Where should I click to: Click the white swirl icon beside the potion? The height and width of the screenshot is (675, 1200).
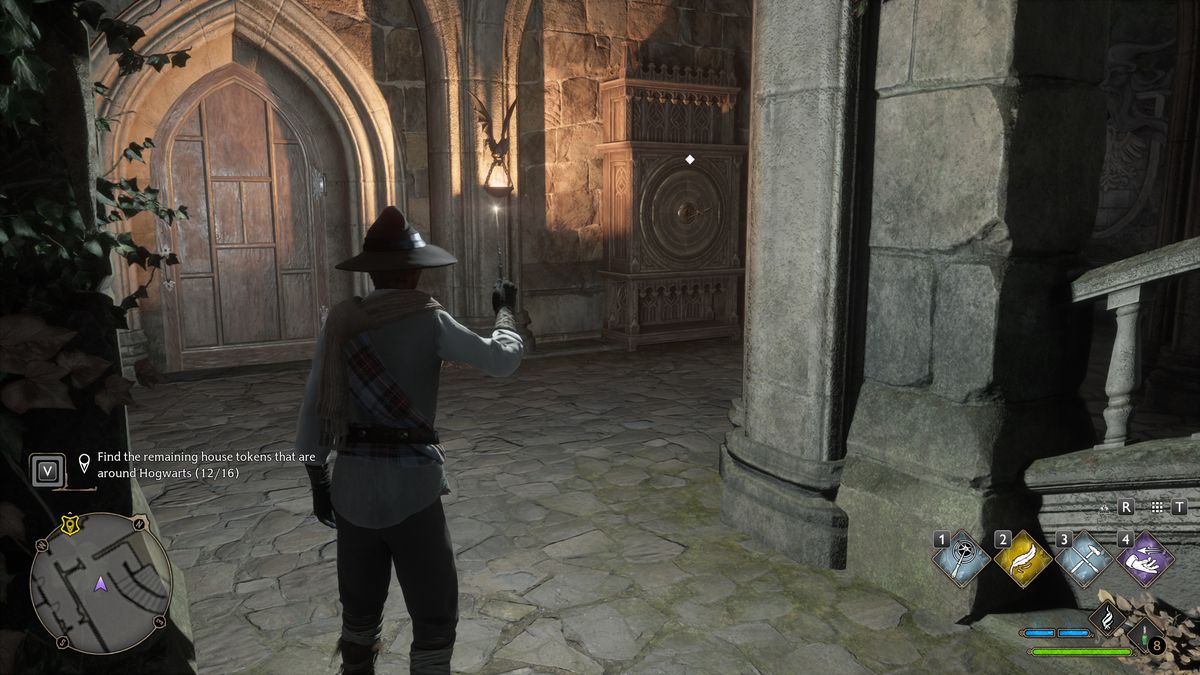coord(1109,620)
